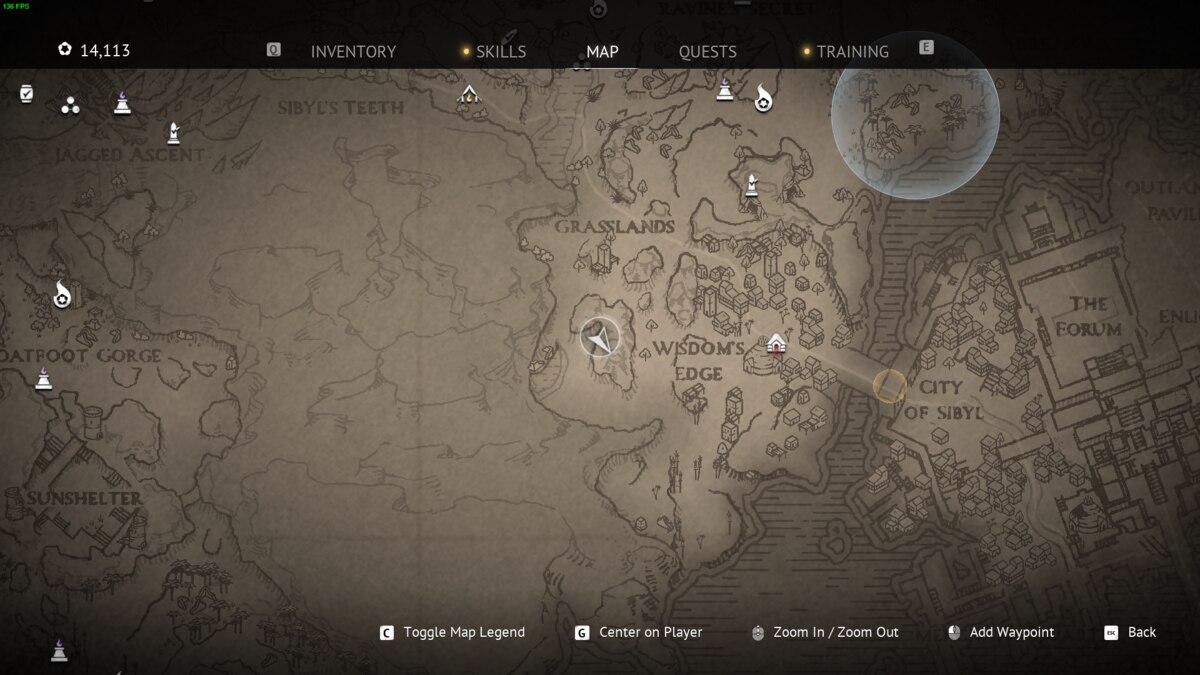Switch to the Skills tab

[x=500, y=52]
